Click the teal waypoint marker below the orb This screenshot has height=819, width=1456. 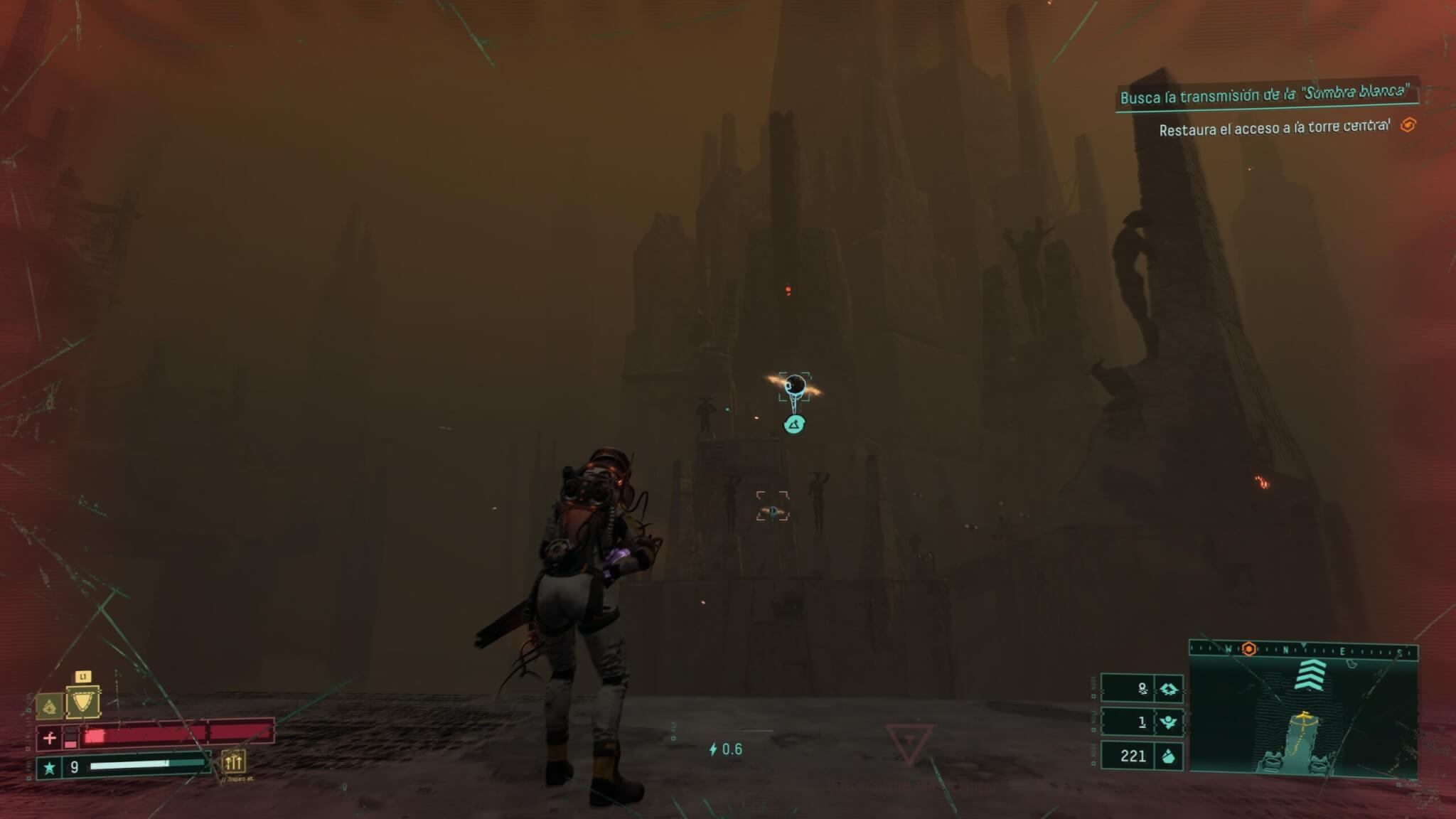(x=794, y=425)
